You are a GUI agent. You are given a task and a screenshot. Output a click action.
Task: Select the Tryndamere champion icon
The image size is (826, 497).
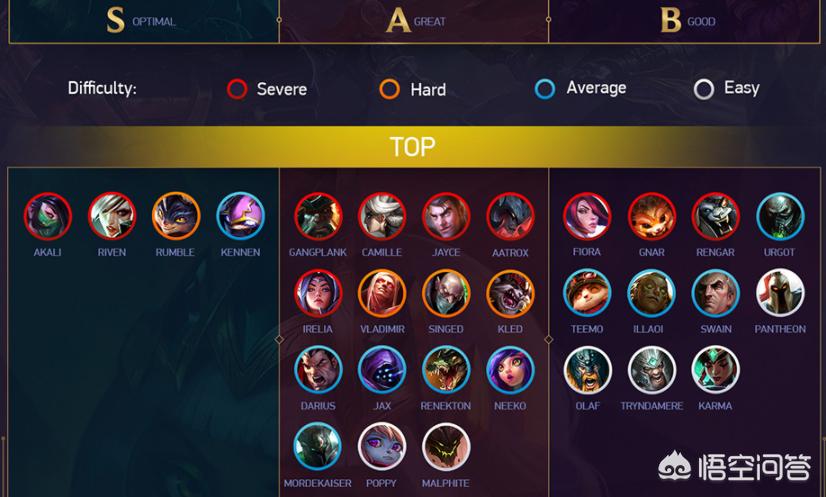652,370
